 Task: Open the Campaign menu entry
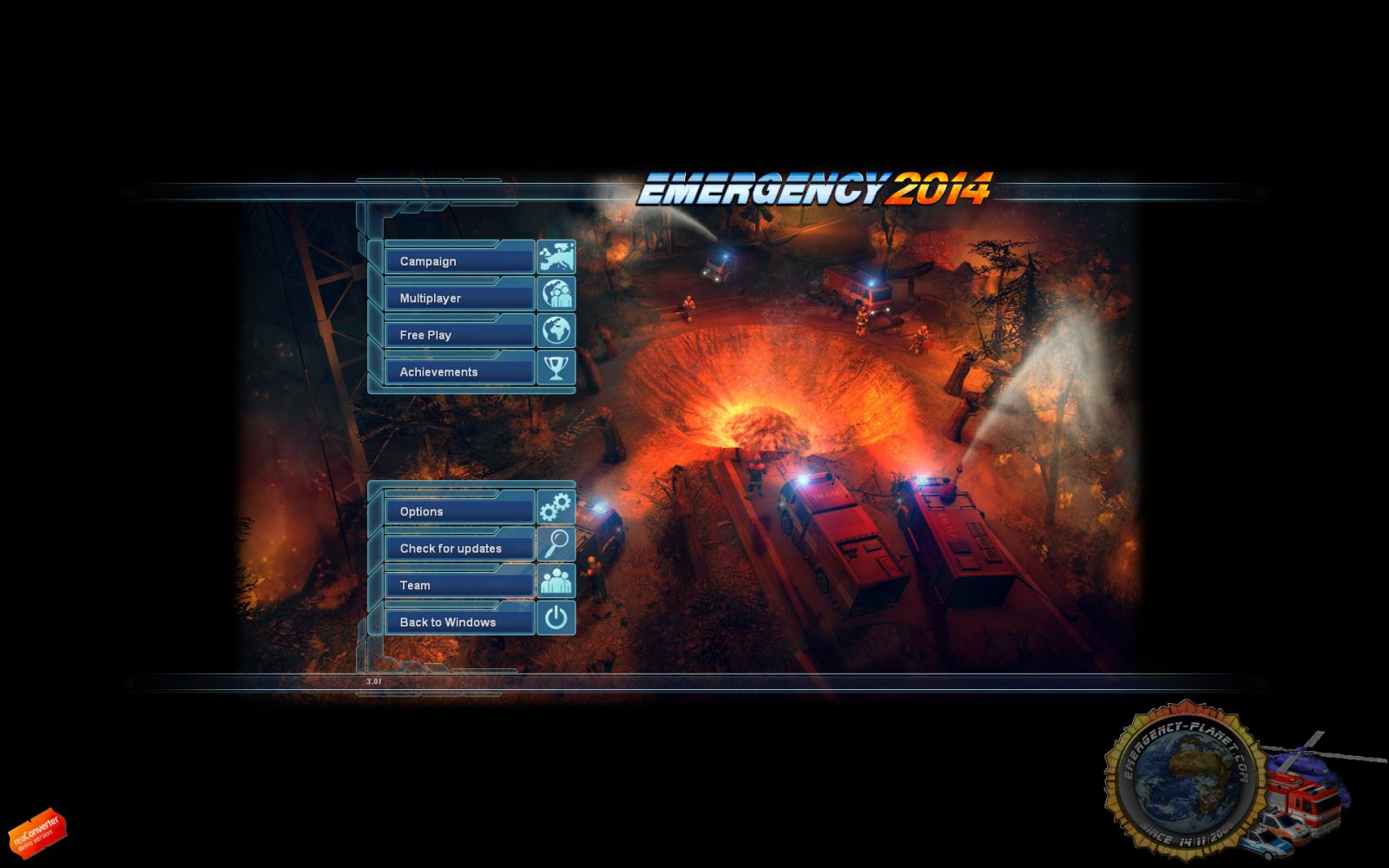pyautogui.click(x=458, y=260)
